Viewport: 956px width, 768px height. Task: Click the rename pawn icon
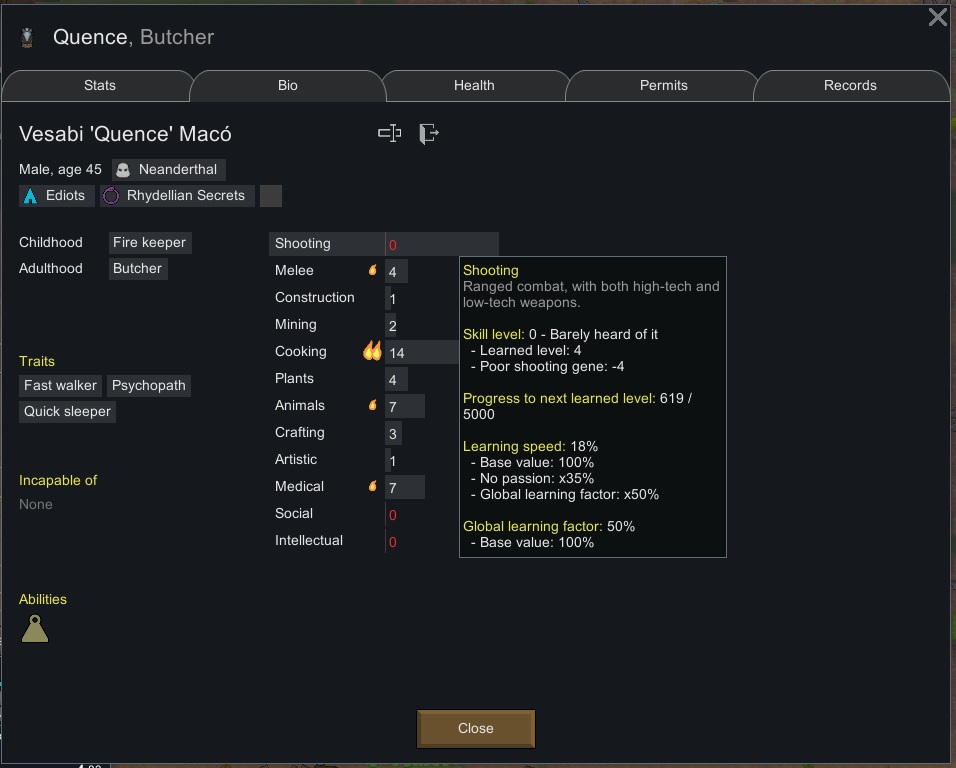tap(390, 134)
